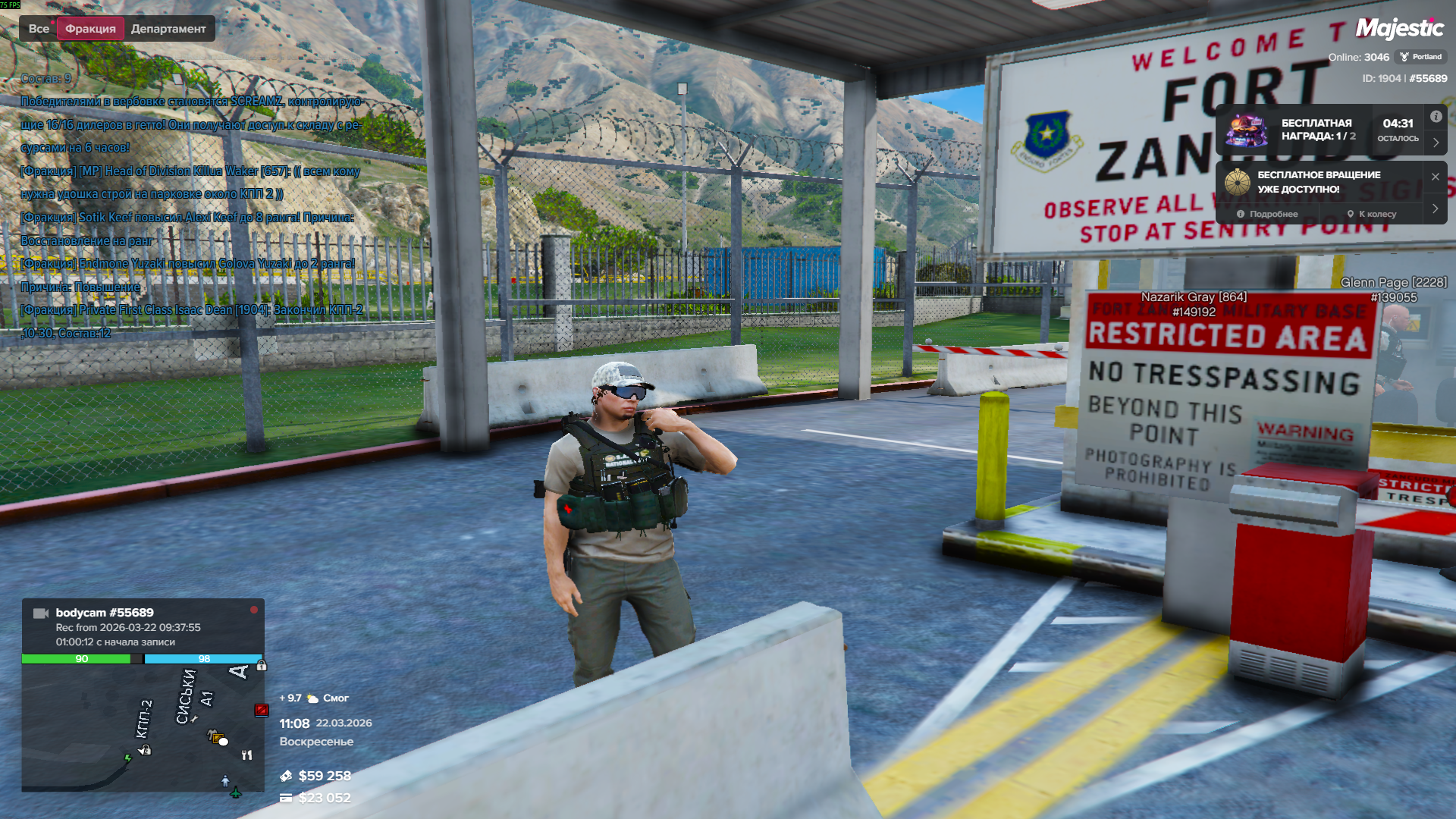Open the Департамент chat tab

click(x=168, y=29)
